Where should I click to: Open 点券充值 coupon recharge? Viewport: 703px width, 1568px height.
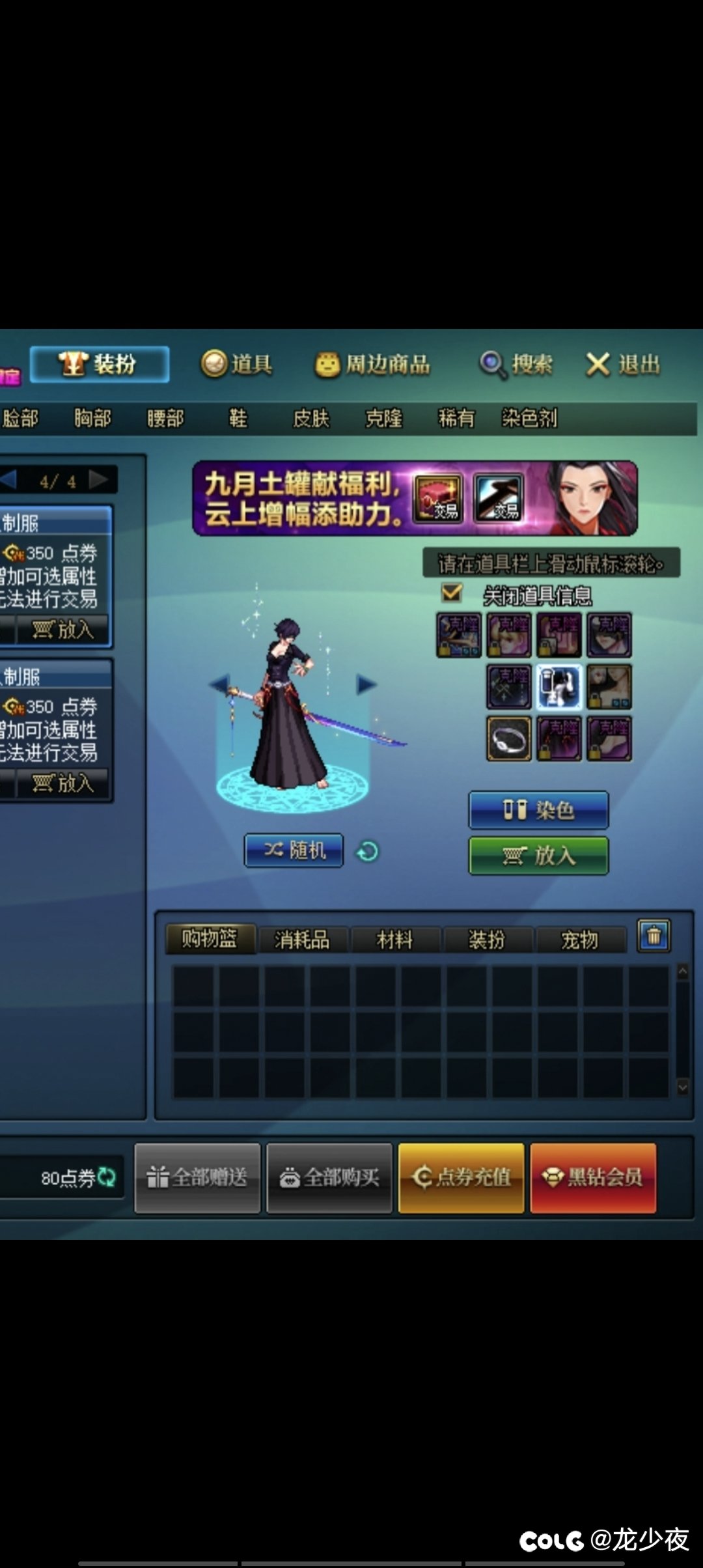(x=461, y=1177)
